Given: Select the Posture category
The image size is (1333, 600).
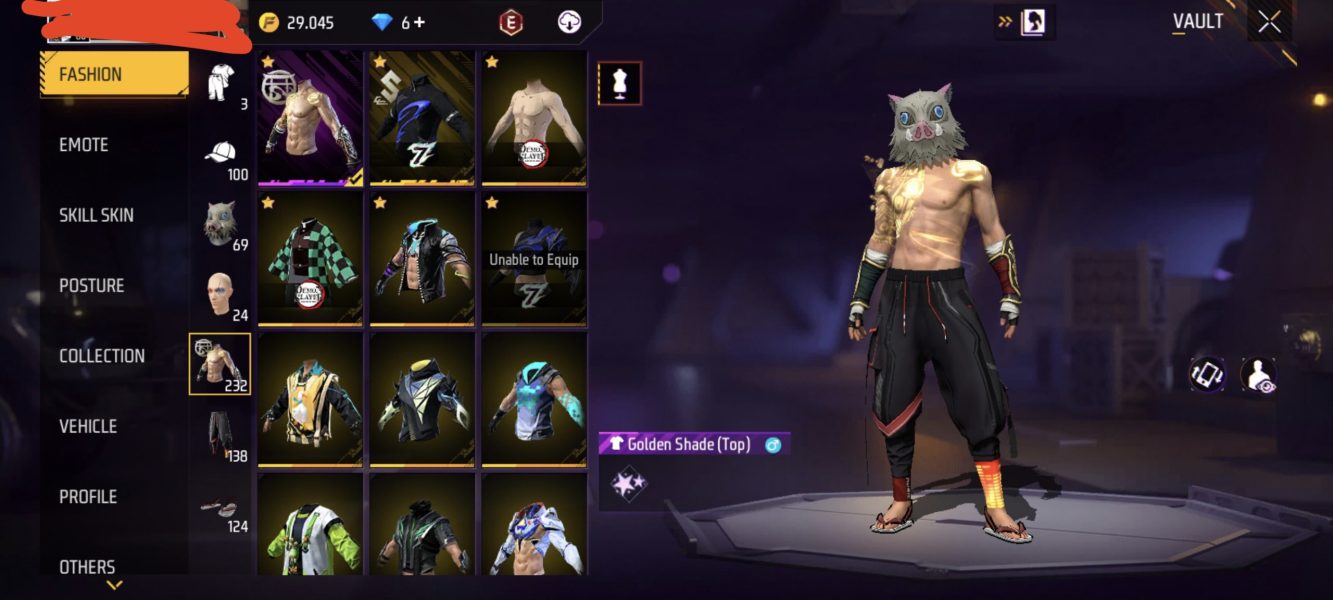Looking at the screenshot, I should pyautogui.click(x=91, y=286).
